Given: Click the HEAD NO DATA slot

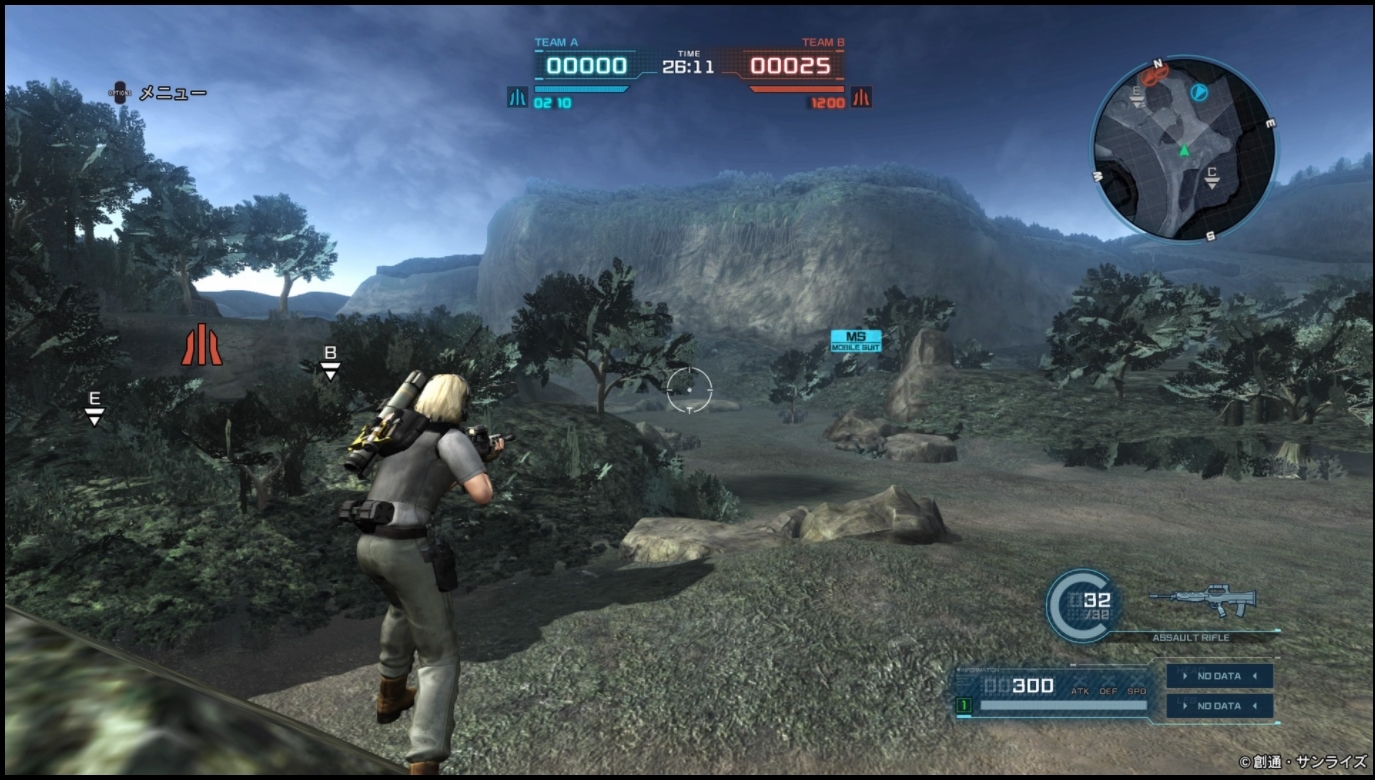Looking at the screenshot, I should (x=1219, y=676).
